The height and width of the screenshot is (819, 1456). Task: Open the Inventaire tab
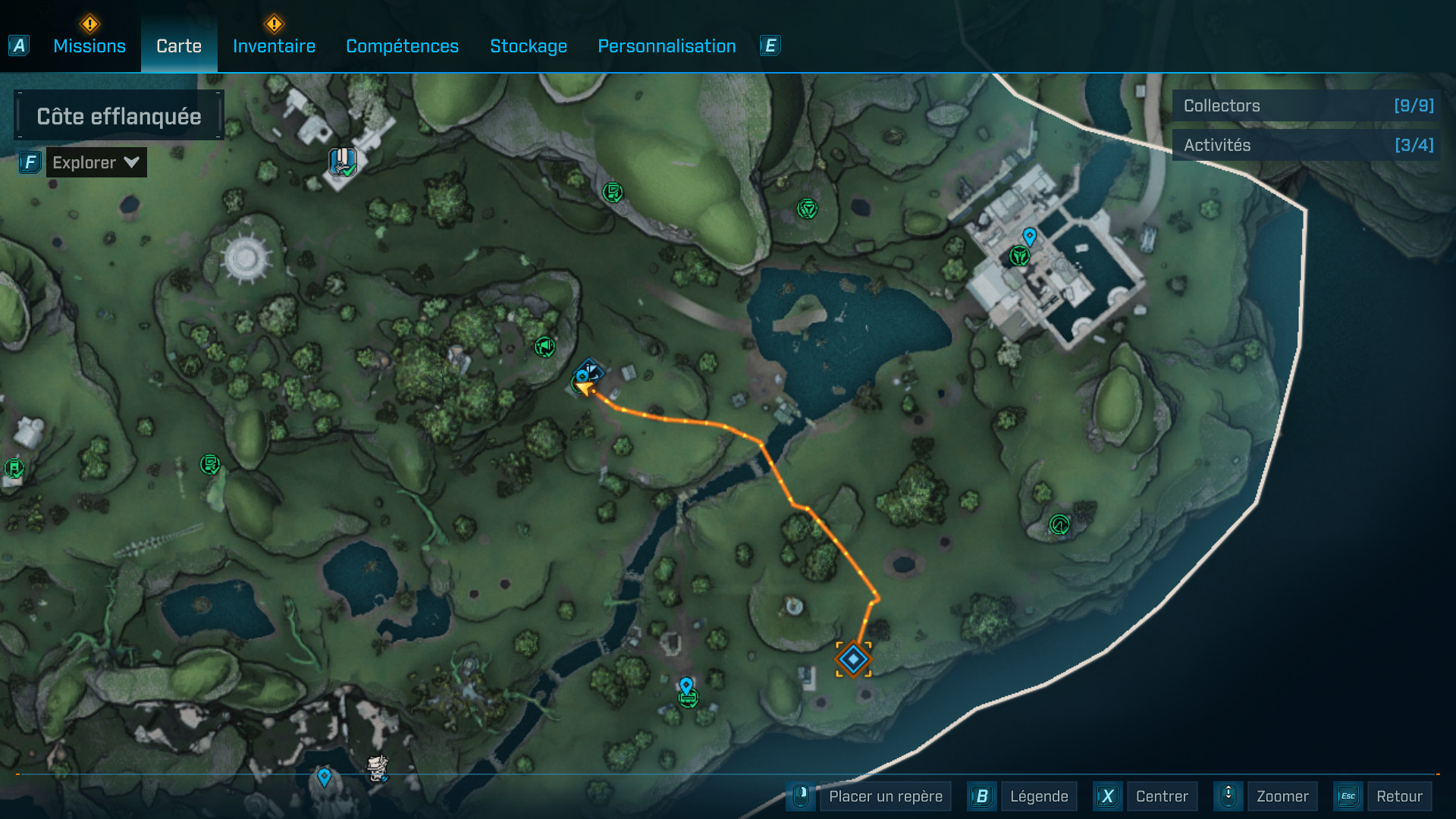[x=274, y=46]
